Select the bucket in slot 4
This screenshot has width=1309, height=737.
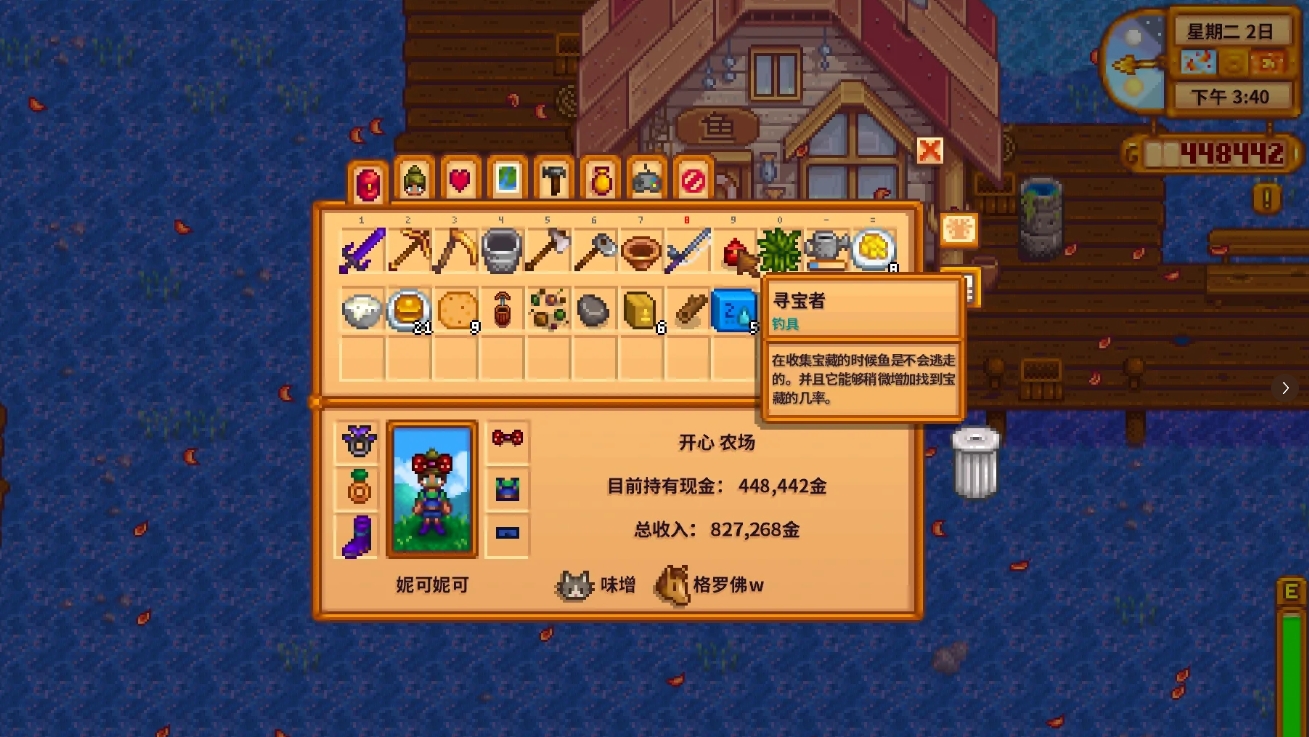click(x=501, y=250)
